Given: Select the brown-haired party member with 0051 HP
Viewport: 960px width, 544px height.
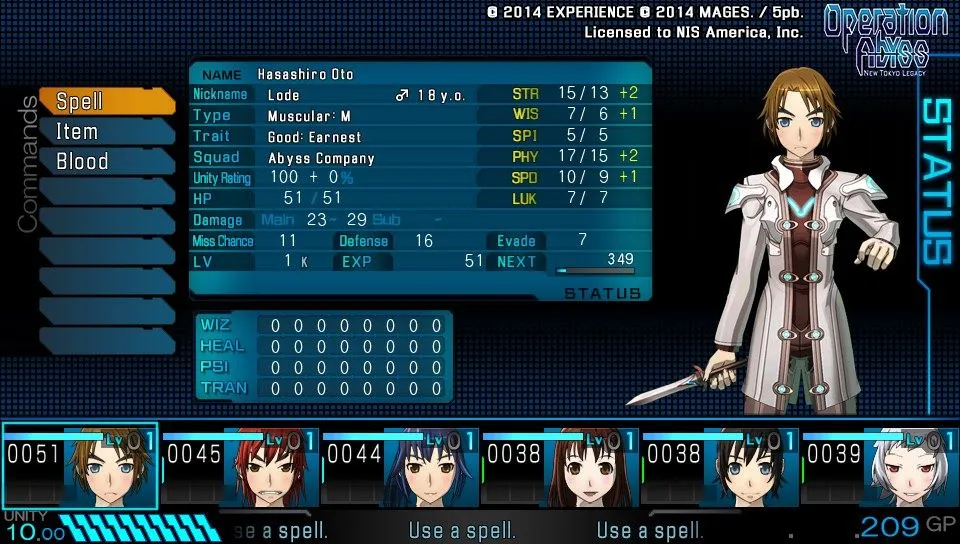Looking at the screenshot, I should pos(80,467).
